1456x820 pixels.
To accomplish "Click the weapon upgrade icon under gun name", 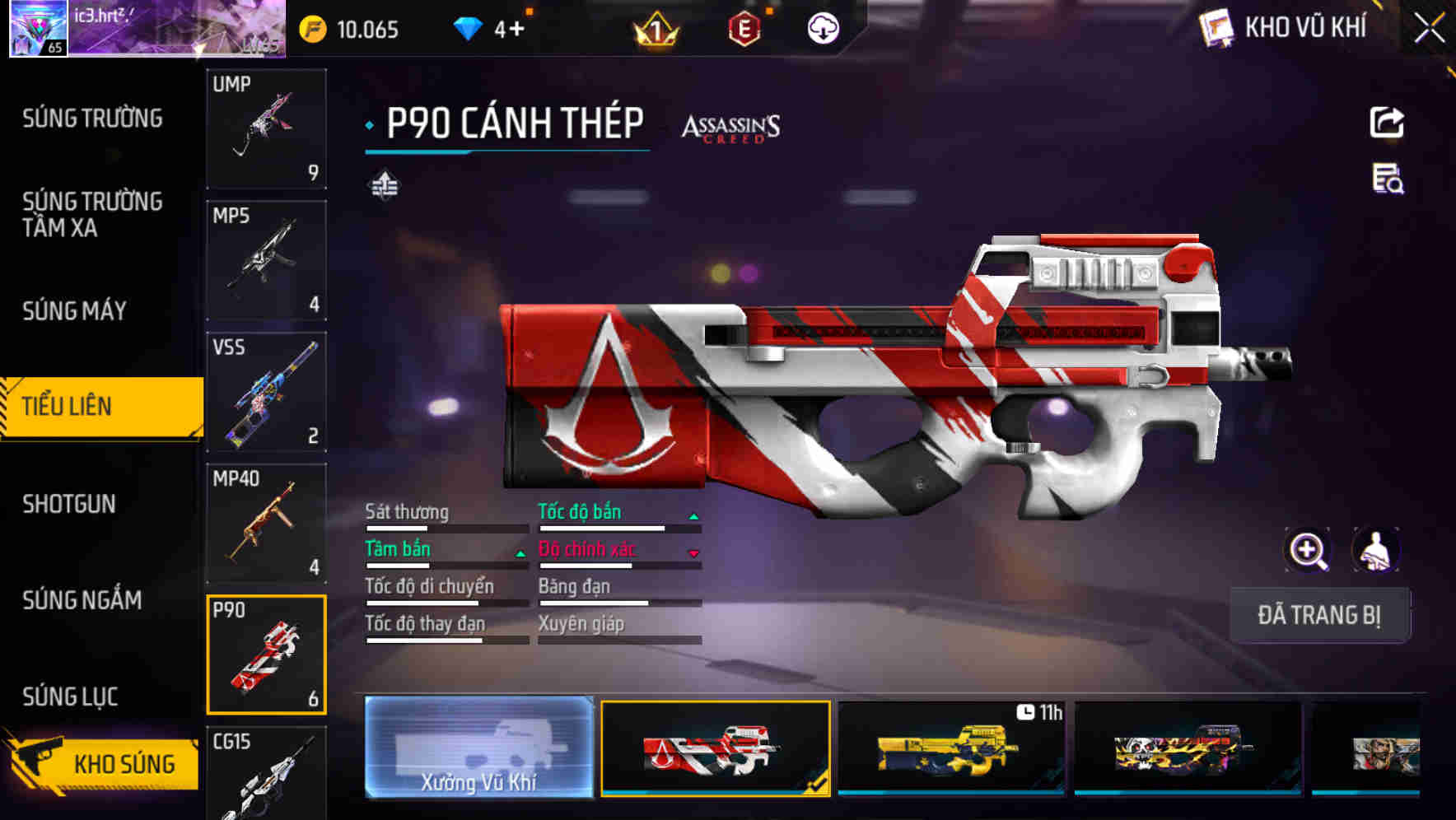I will tap(385, 186).
